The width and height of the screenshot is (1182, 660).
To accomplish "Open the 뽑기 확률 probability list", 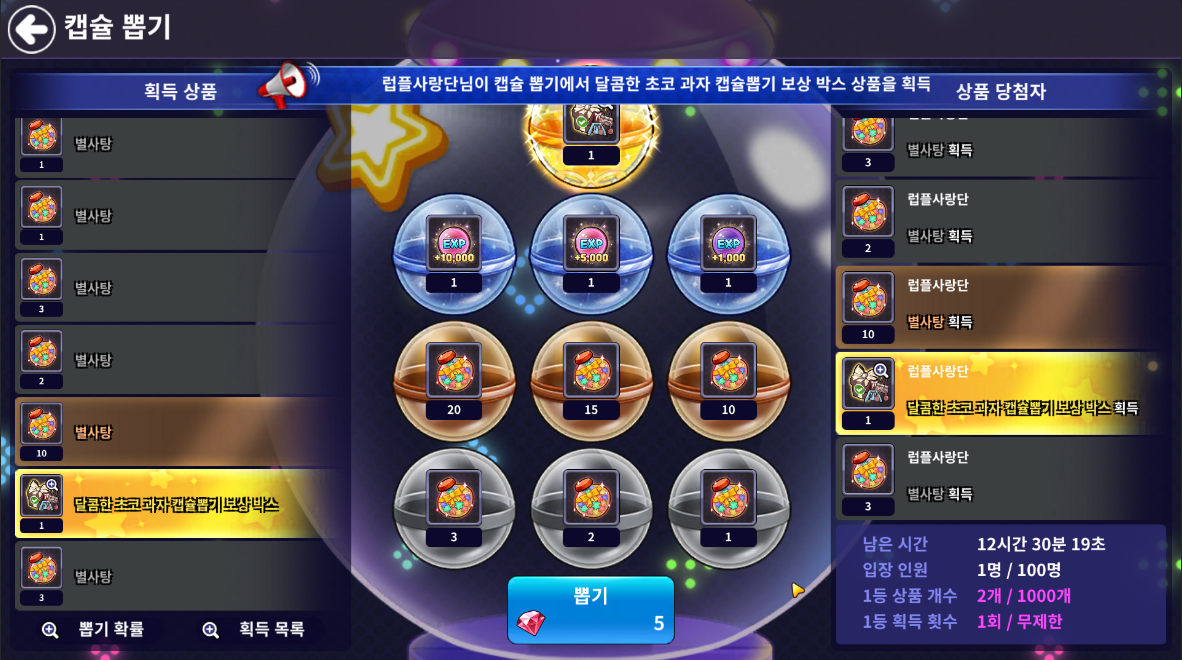I will (x=93, y=629).
